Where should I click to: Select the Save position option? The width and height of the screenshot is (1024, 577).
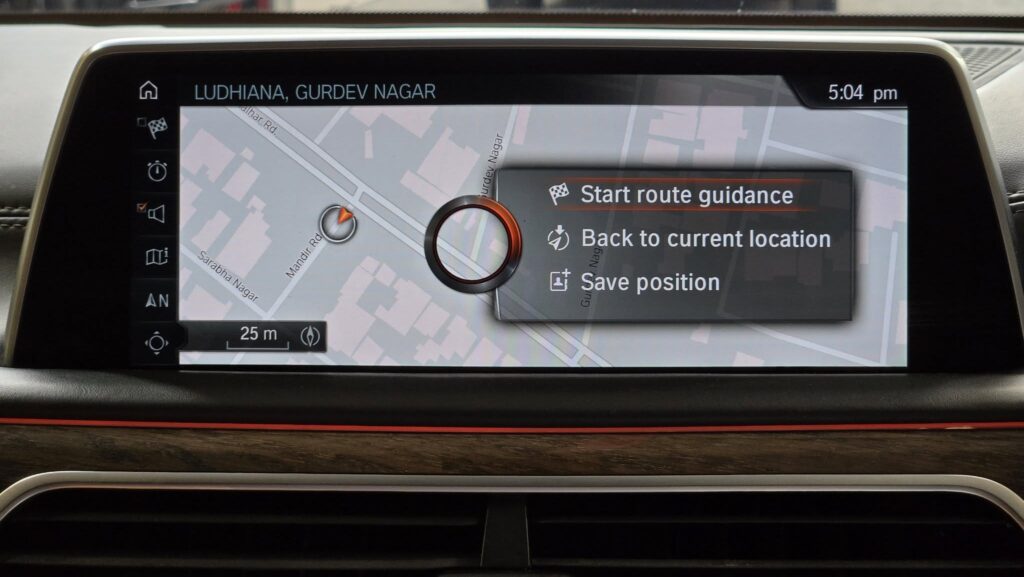649,282
